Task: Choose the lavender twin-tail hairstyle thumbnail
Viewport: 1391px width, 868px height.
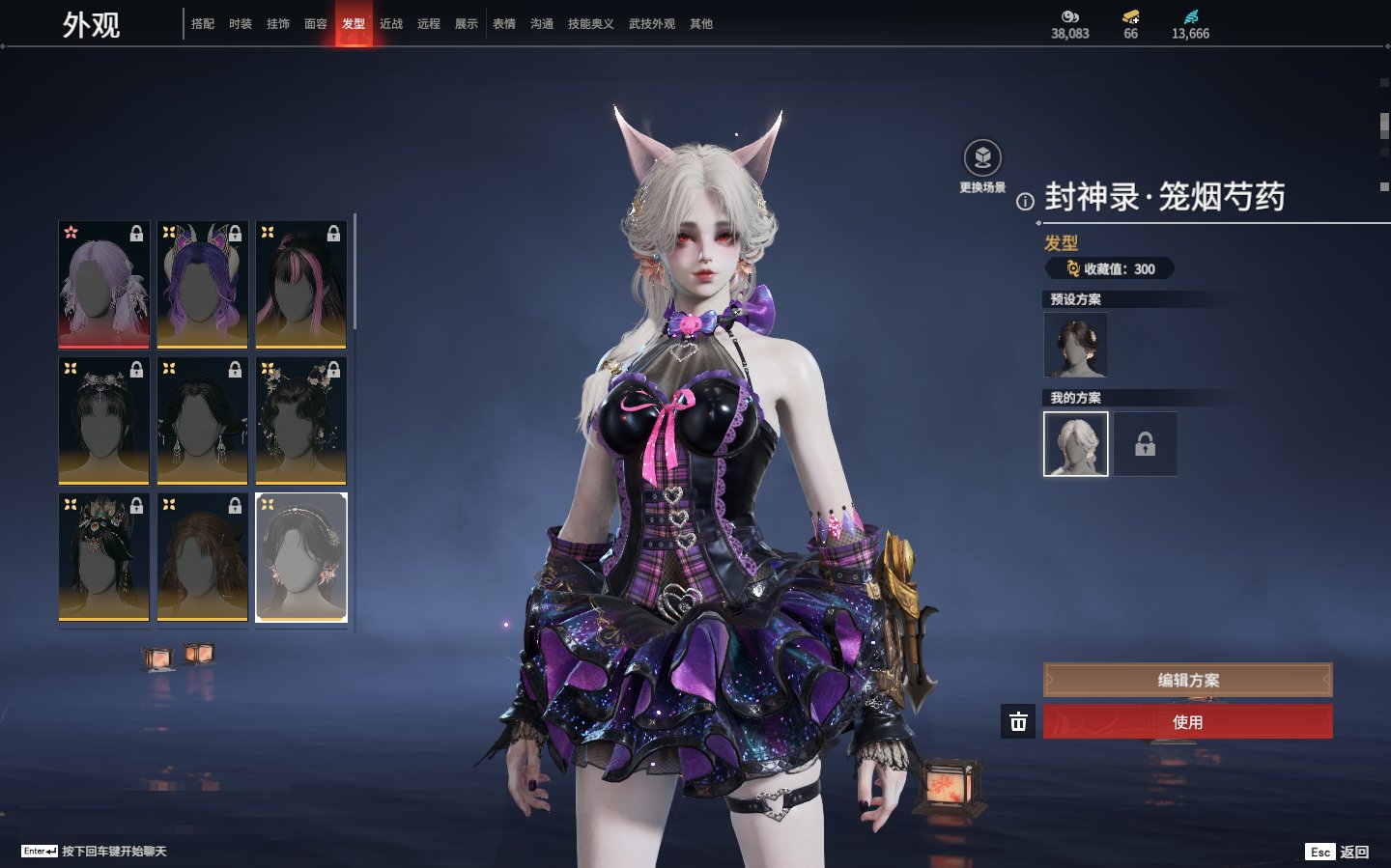Action: coord(104,284)
